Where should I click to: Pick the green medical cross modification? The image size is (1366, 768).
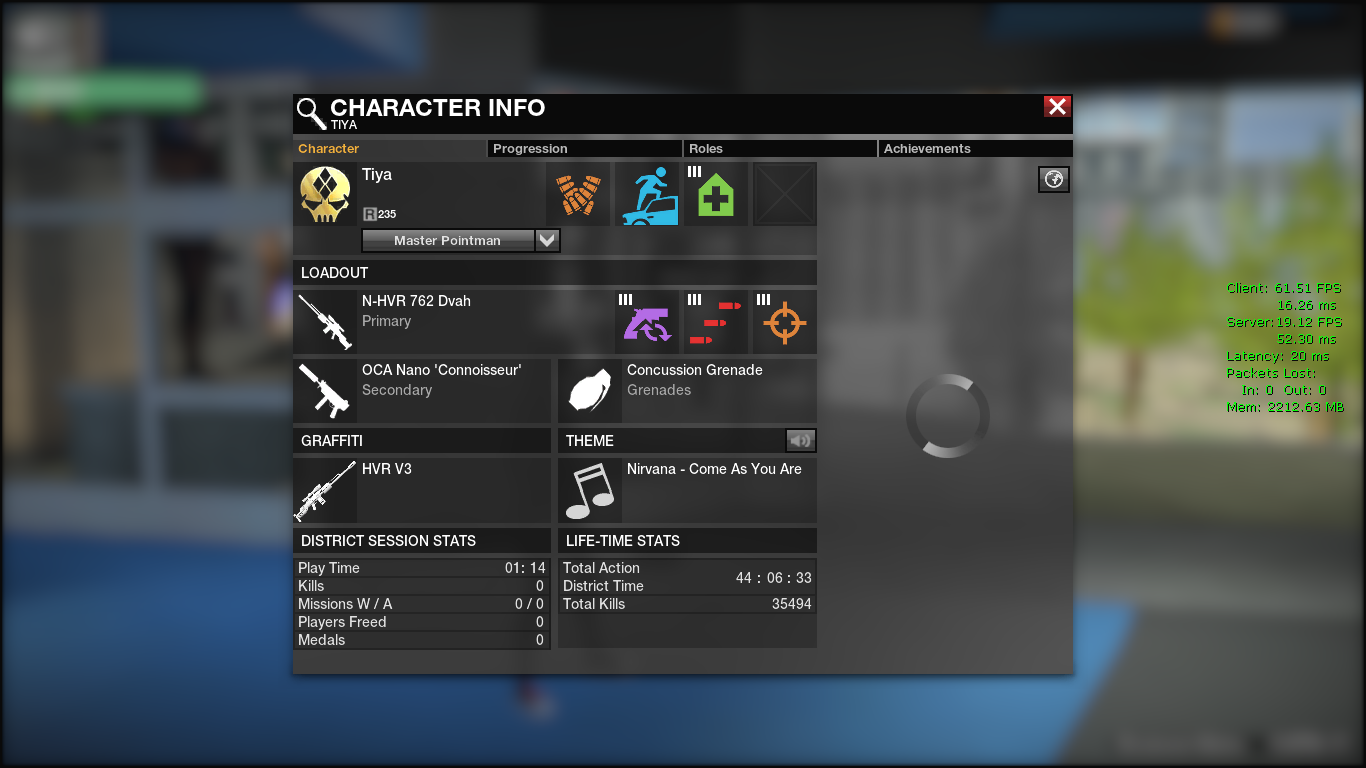(x=716, y=194)
